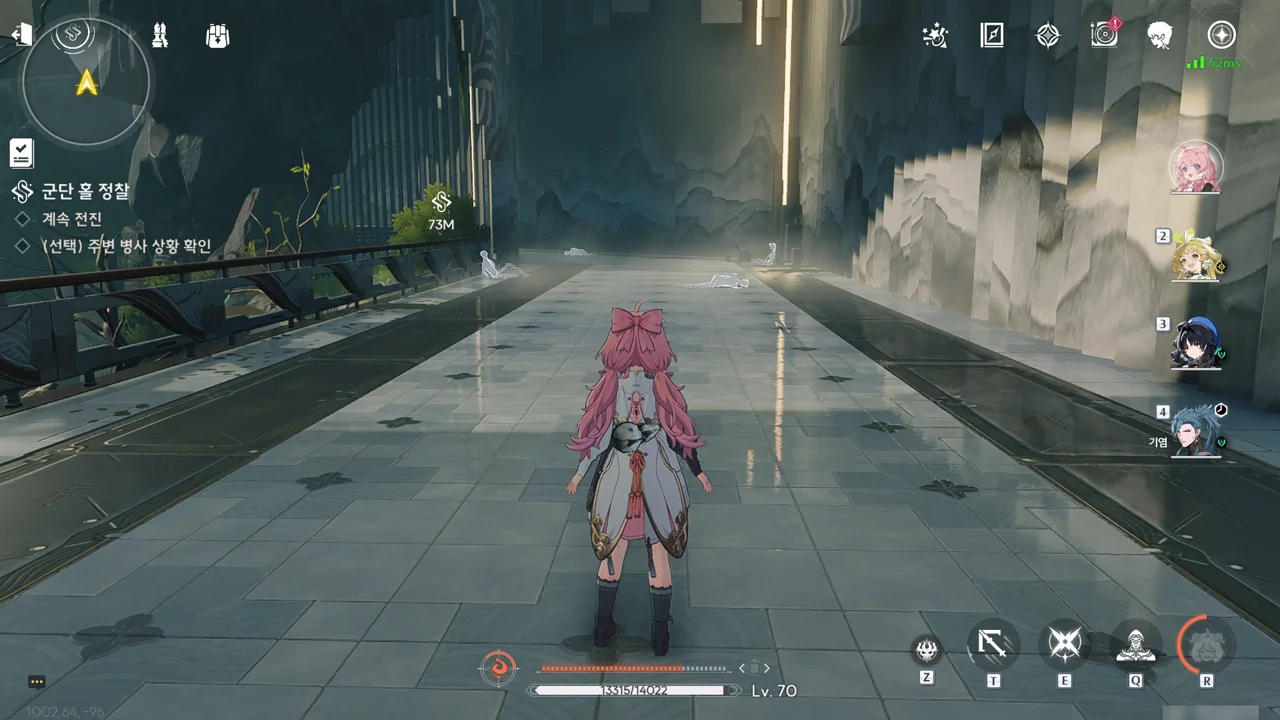Open the backpack inventory icon
Screen dimensions: 1280x720
(217, 35)
